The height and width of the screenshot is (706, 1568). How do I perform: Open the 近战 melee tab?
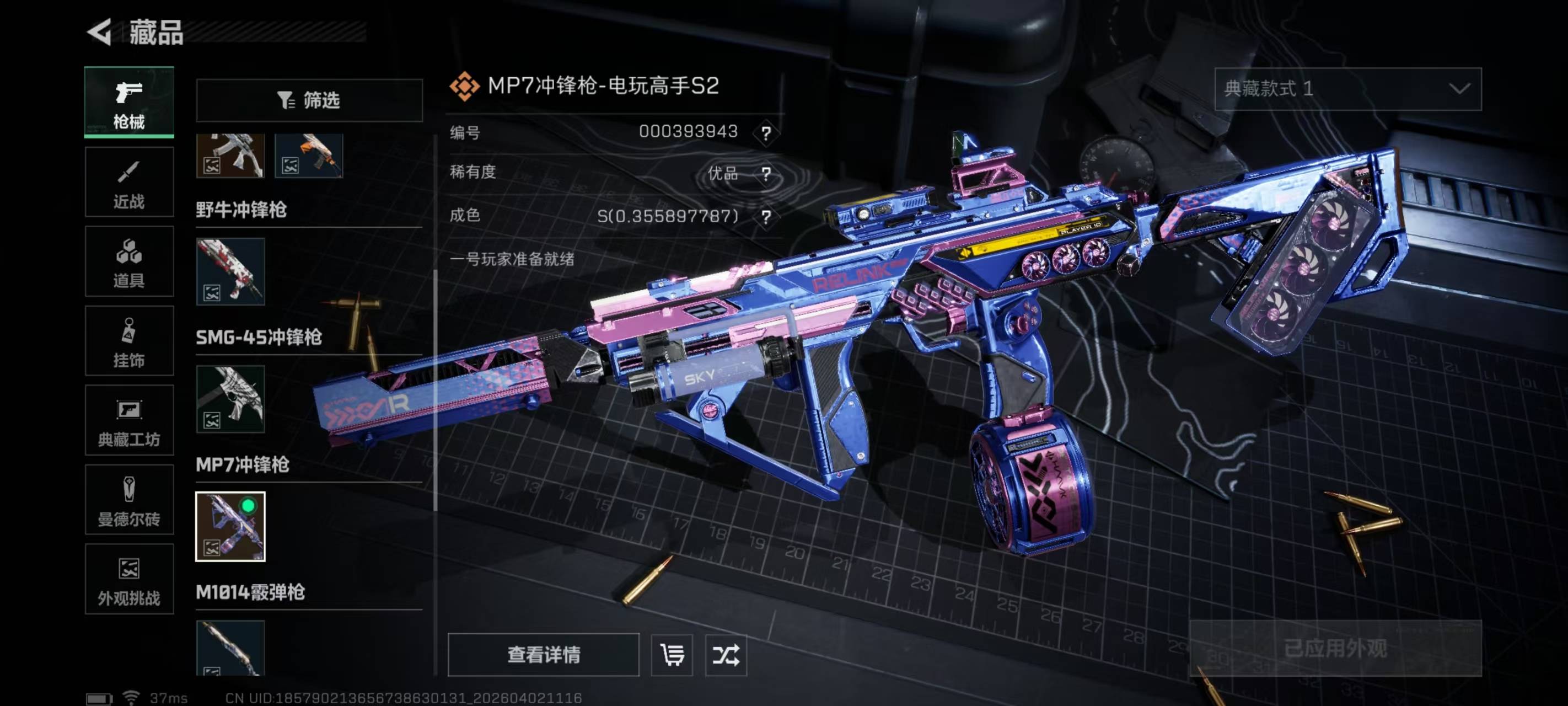click(129, 182)
